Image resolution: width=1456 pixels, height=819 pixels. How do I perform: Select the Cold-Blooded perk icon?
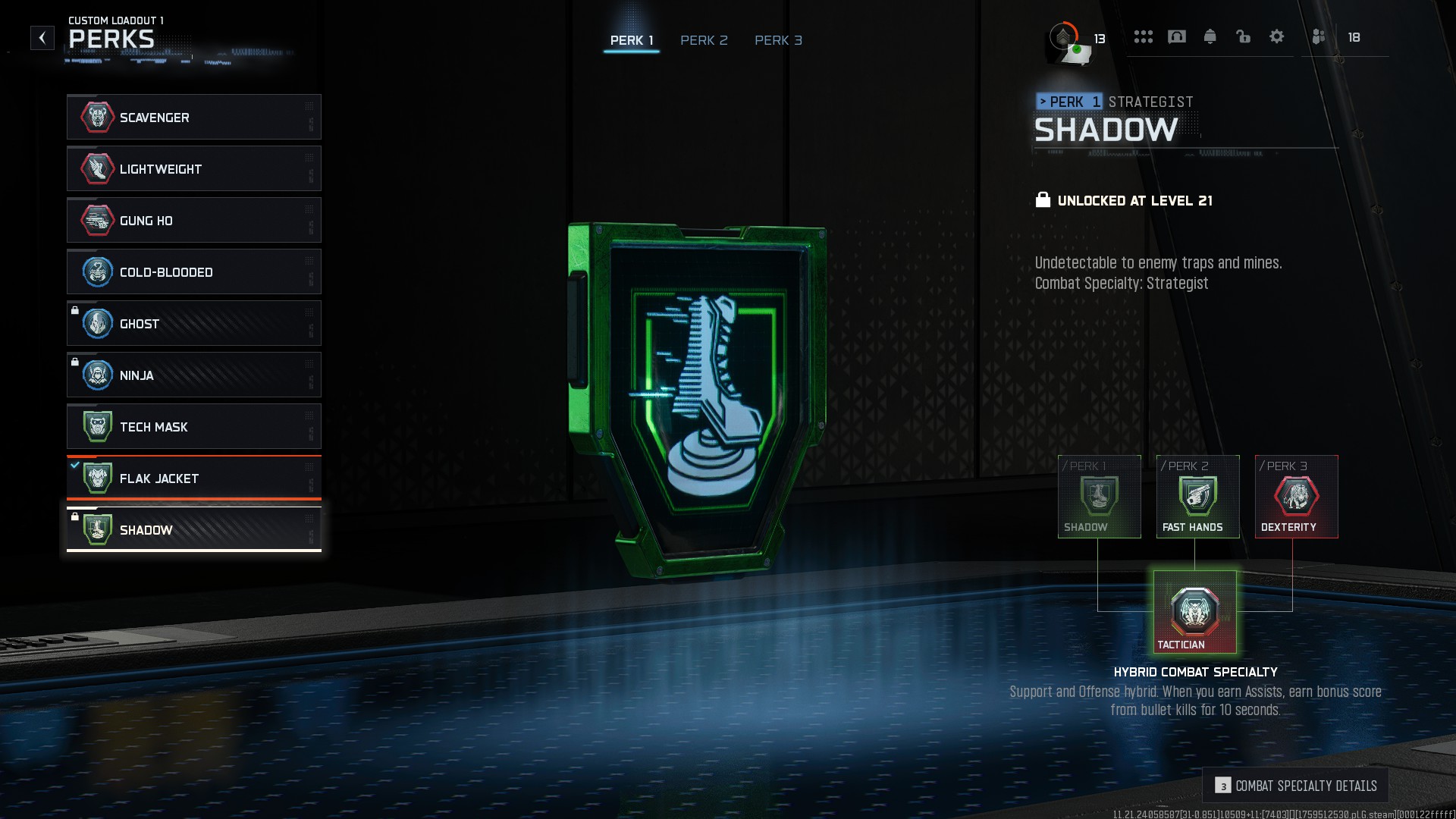click(x=97, y=271)
